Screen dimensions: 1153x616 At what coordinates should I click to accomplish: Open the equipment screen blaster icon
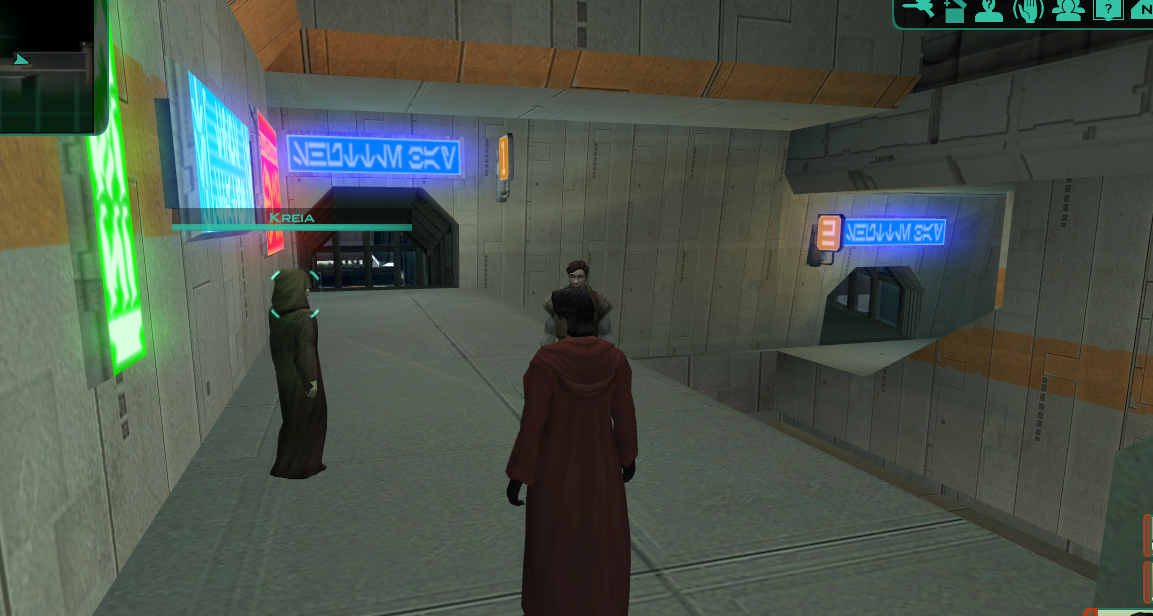[x=917, y=9]
